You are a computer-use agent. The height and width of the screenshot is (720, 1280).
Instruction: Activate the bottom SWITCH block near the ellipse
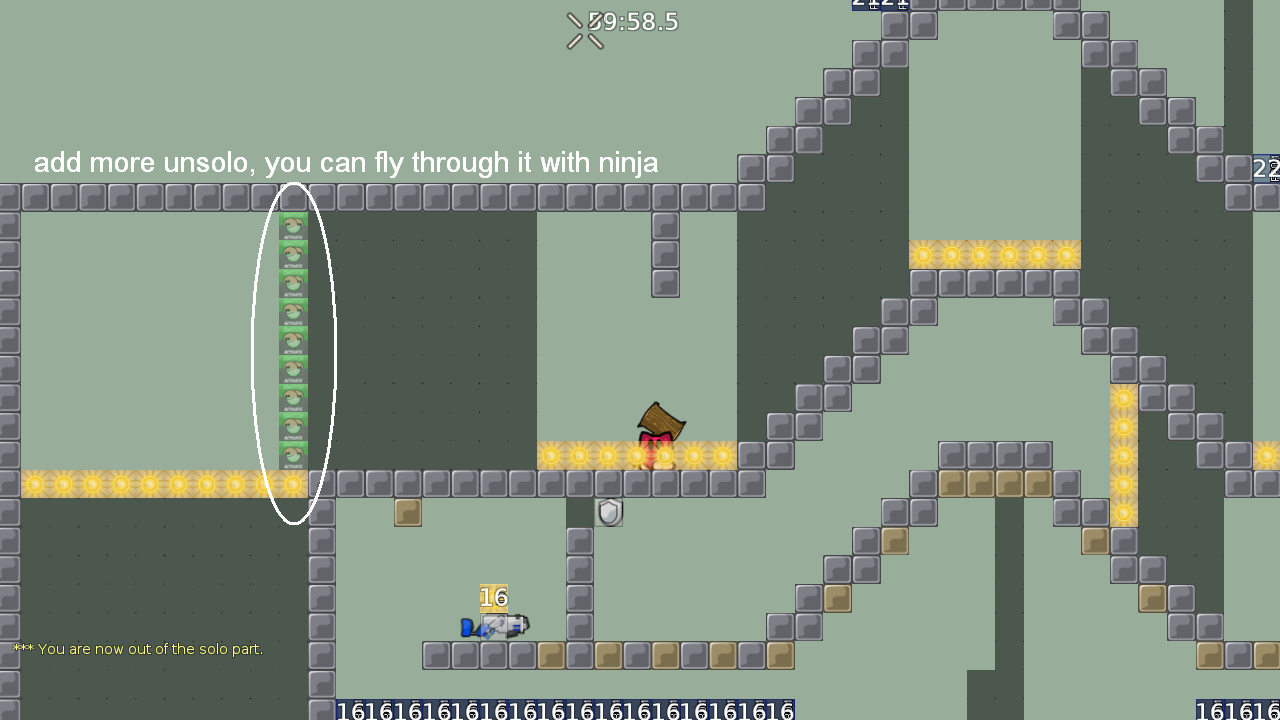point(293,457)
